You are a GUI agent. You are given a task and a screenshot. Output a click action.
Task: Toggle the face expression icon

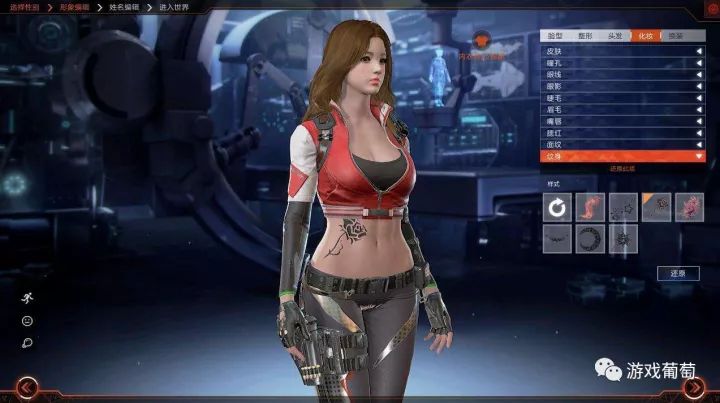pyautogui.click(x=27, y=321)
